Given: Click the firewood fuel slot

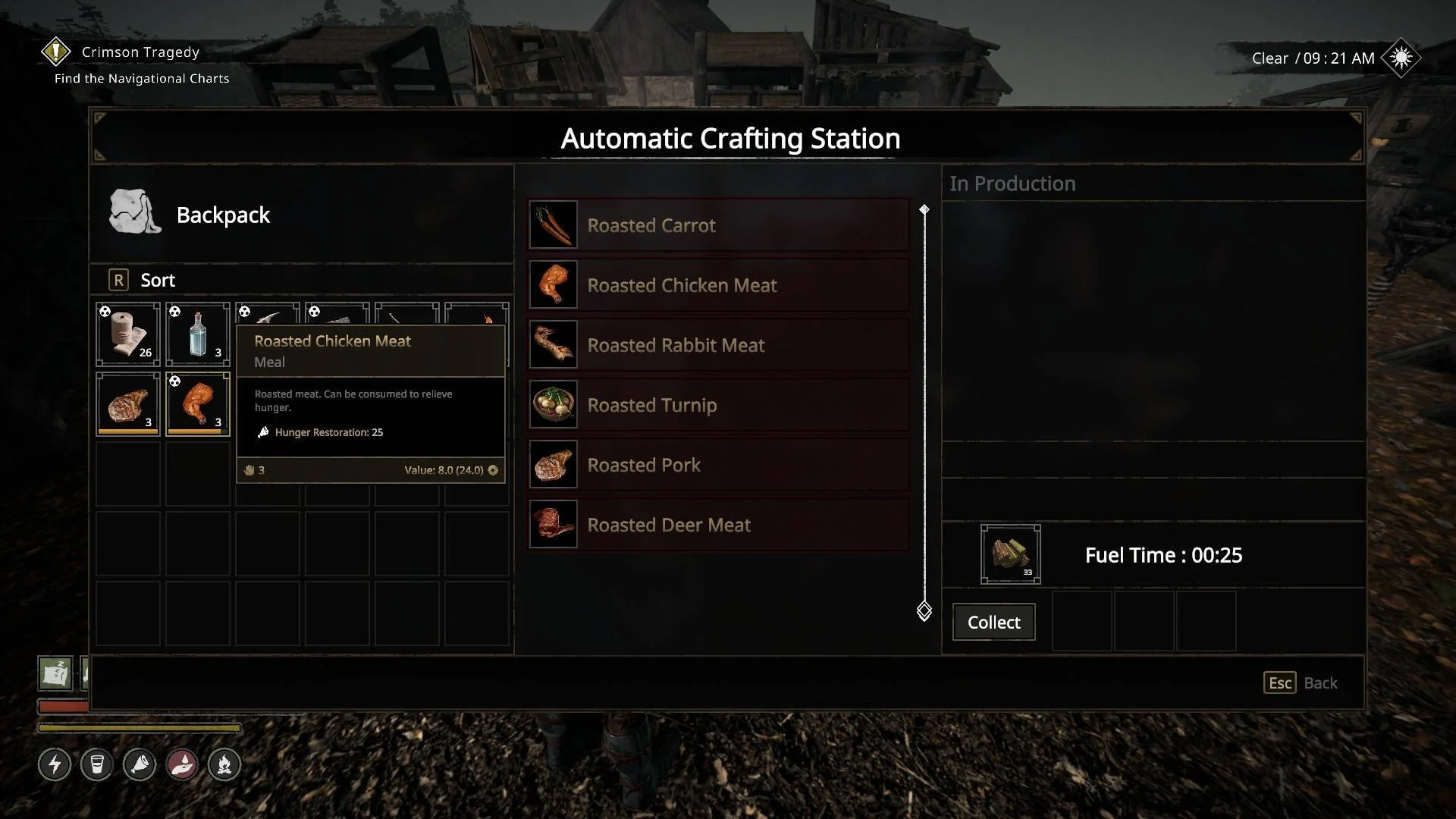Looking at the screenshot, I should (1010, 554).
